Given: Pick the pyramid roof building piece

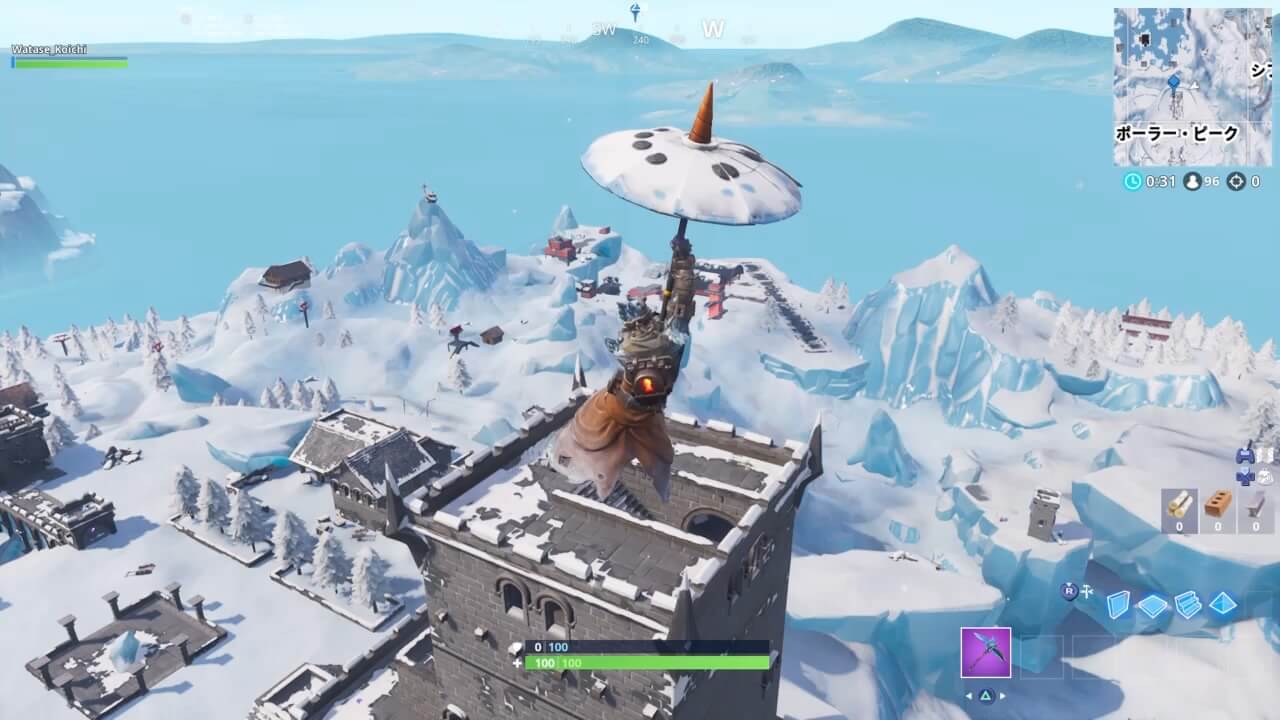Looking at the screenshot, I should coord(1222,606).
